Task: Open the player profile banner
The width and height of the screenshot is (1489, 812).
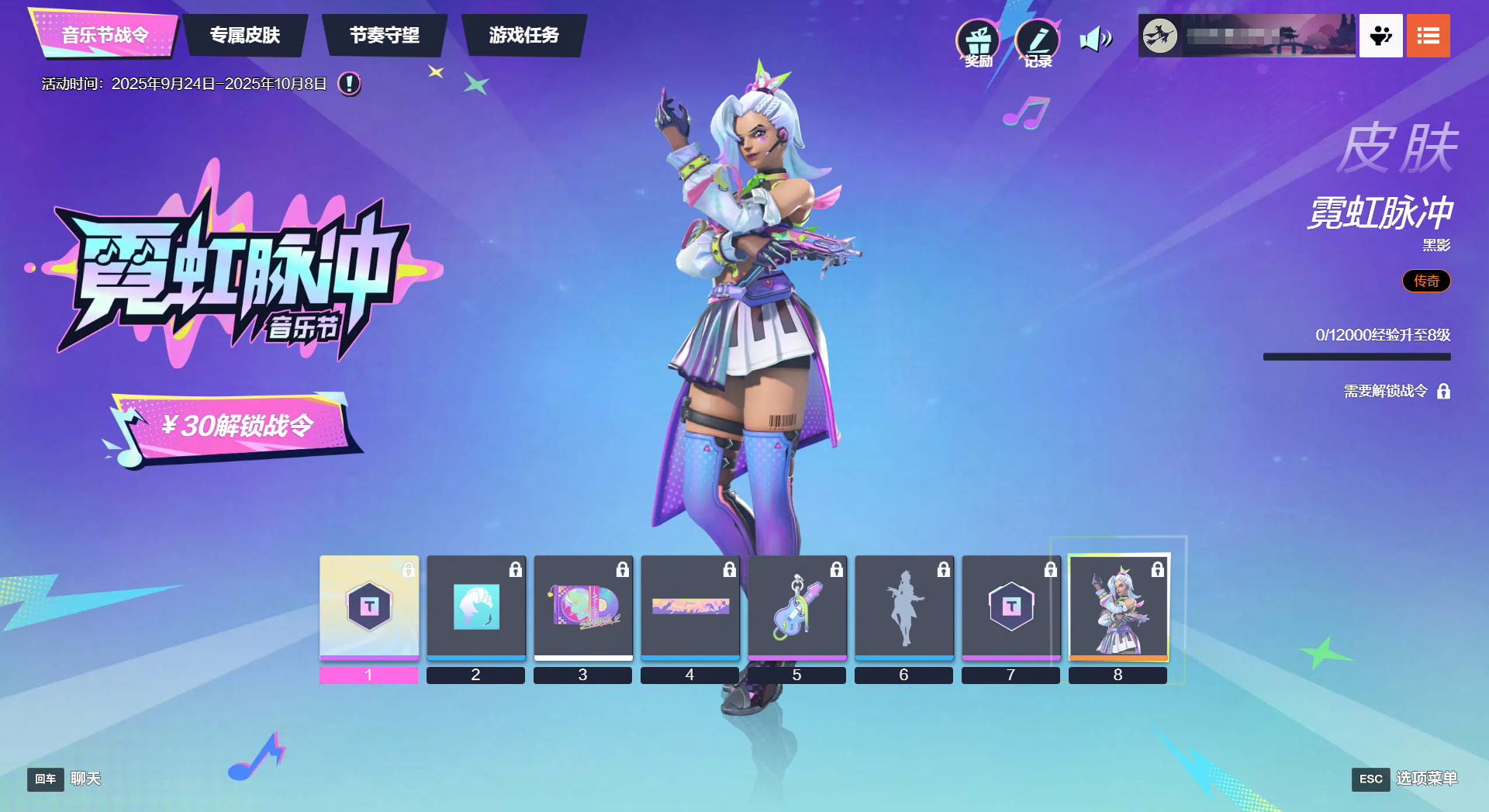Action: point(1247,36)
